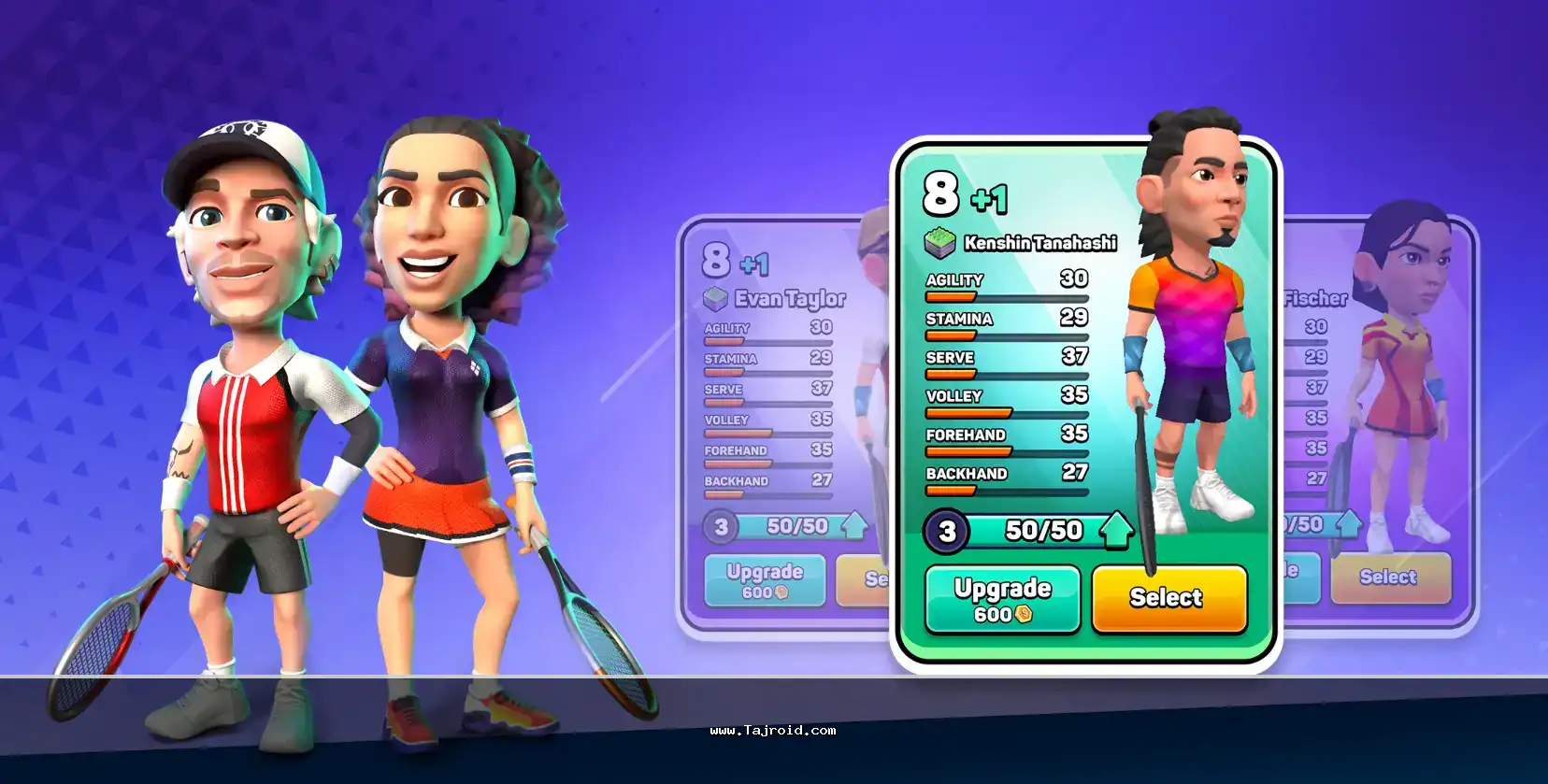
Task: Tap the green level-up arrow on Kenshin's card
Action: 1115,530
